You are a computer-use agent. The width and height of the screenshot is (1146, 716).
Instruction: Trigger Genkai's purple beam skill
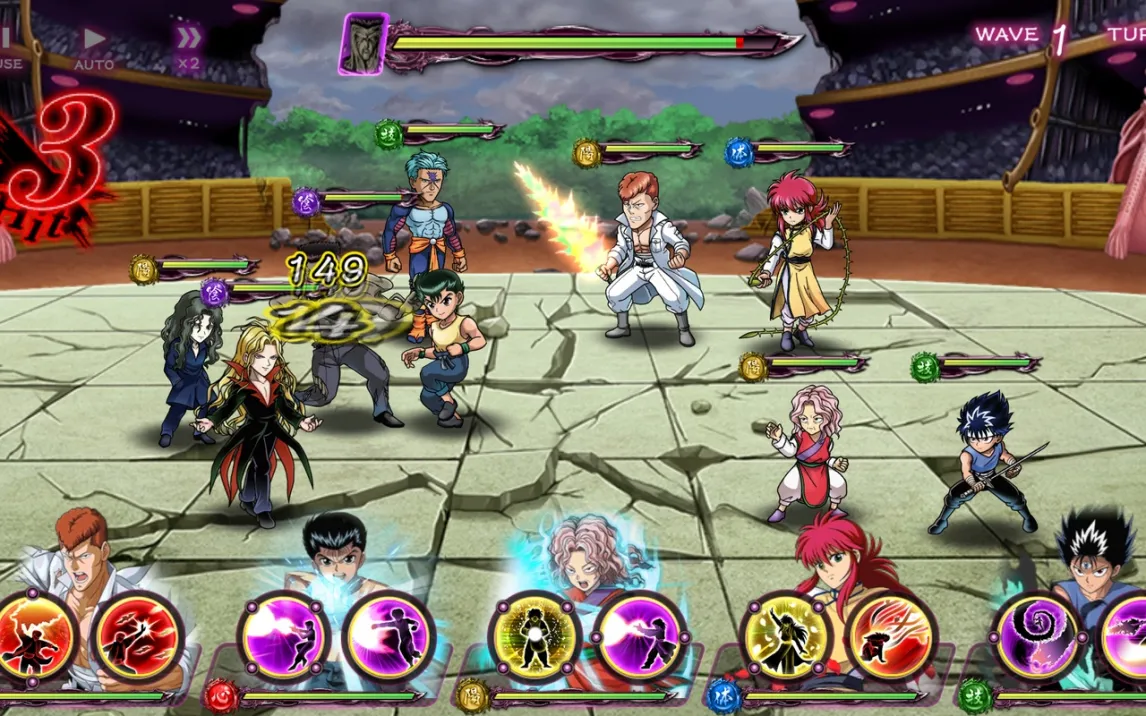click(x=640, y=637)
